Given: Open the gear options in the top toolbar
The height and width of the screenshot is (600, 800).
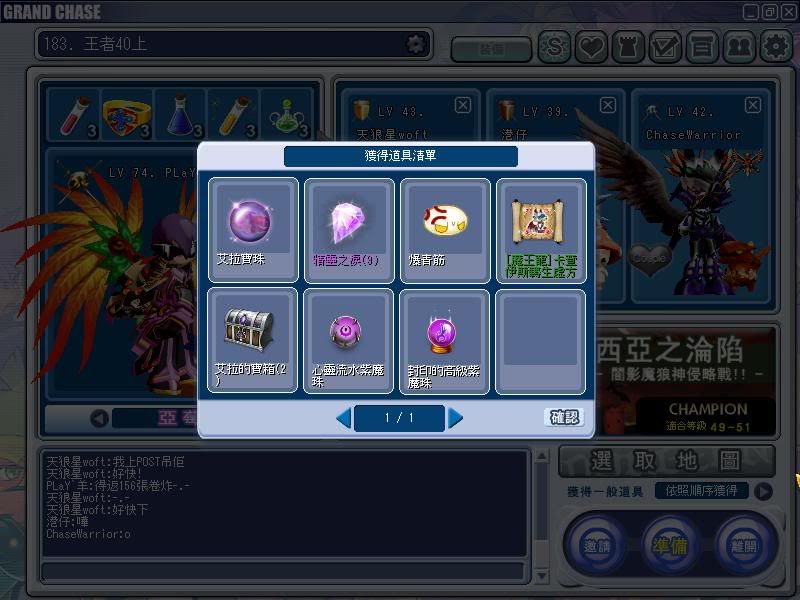Looking at the screenshot, I should tap(776, 46).
